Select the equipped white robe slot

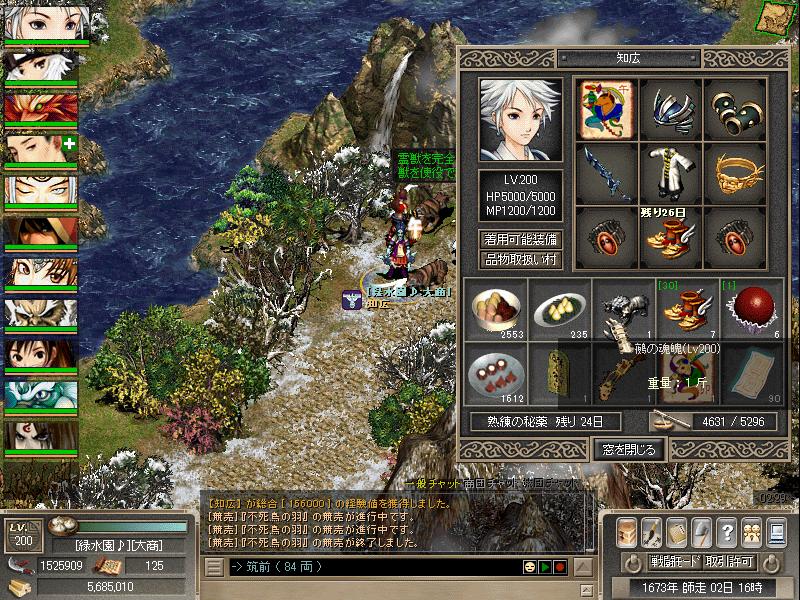[672, 171]
